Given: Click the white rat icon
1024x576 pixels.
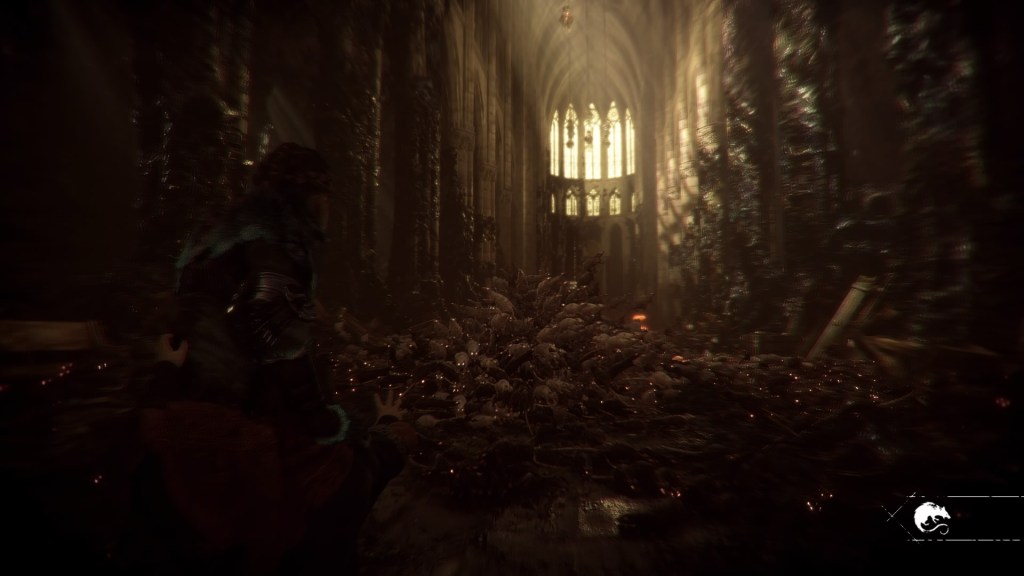Looking at the screenshot, I should 930,517.
